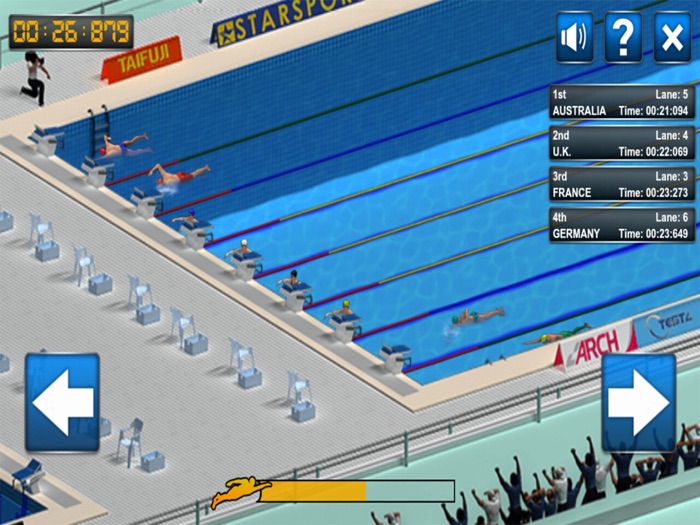Tap the left arrow swim button

62,402
